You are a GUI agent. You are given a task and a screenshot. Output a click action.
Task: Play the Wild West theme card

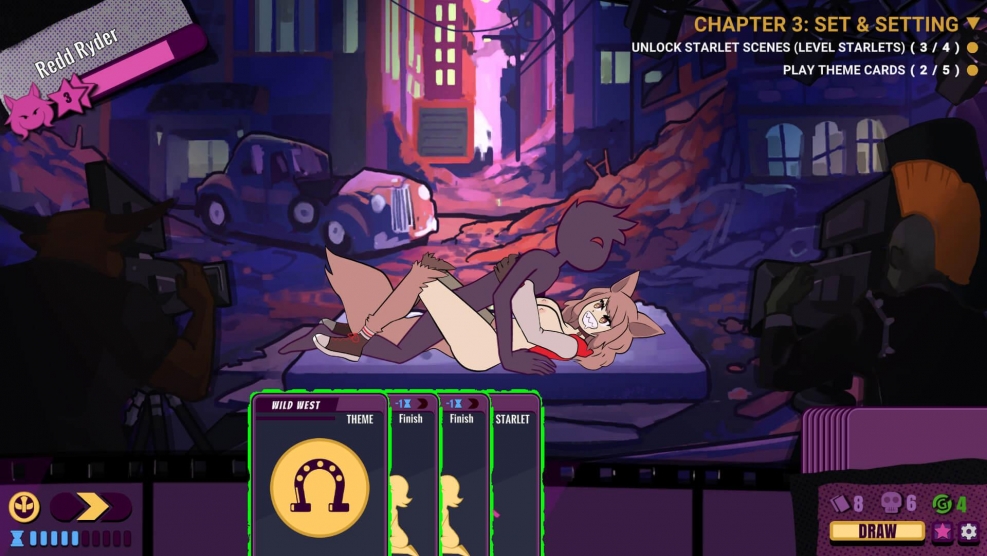coord(319,476)
